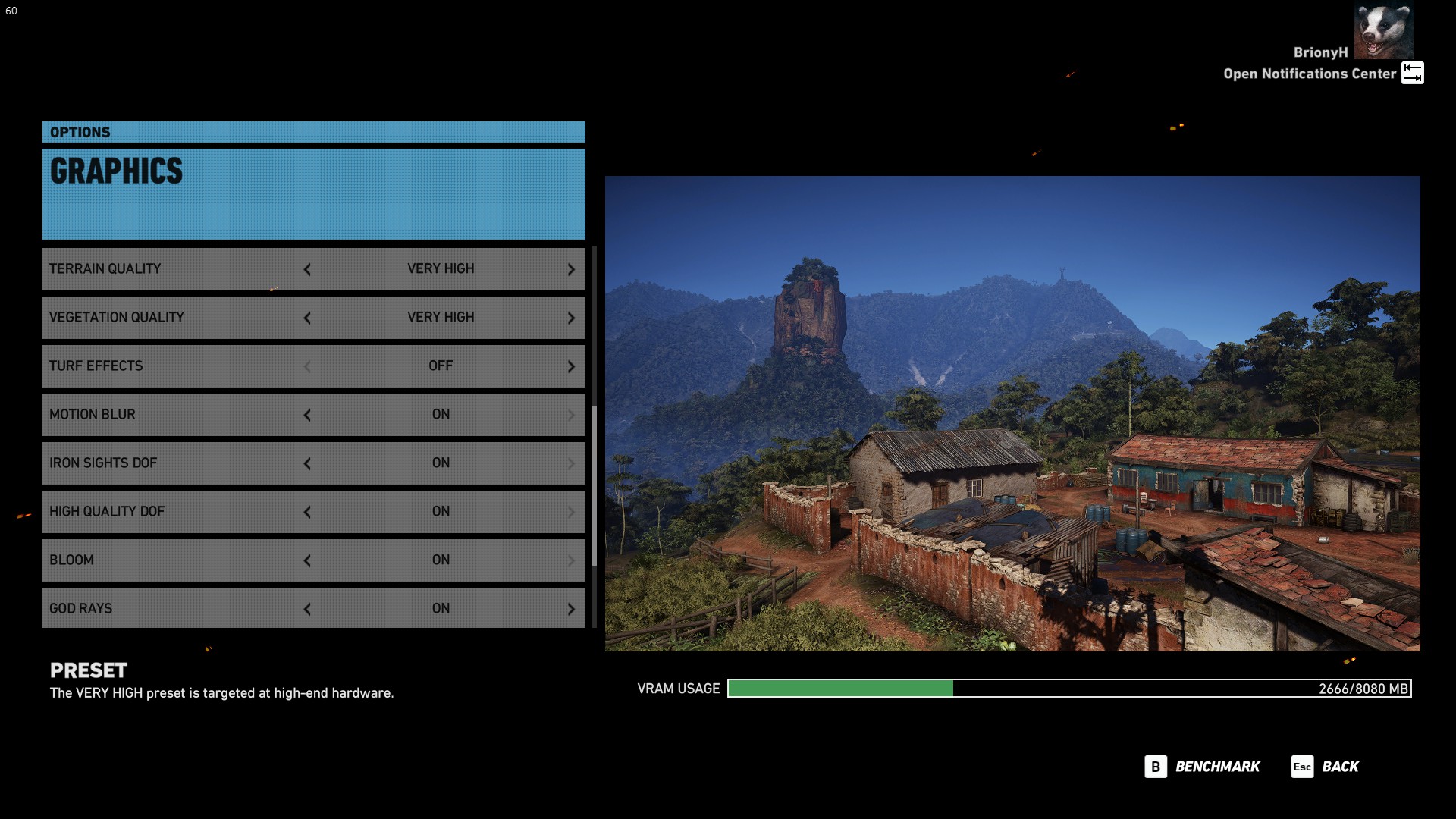Lower Terrain Quality with its left arrow
Image resolution: width=1456 pixels, height=819 pixels.
click(x=307, y=269)
